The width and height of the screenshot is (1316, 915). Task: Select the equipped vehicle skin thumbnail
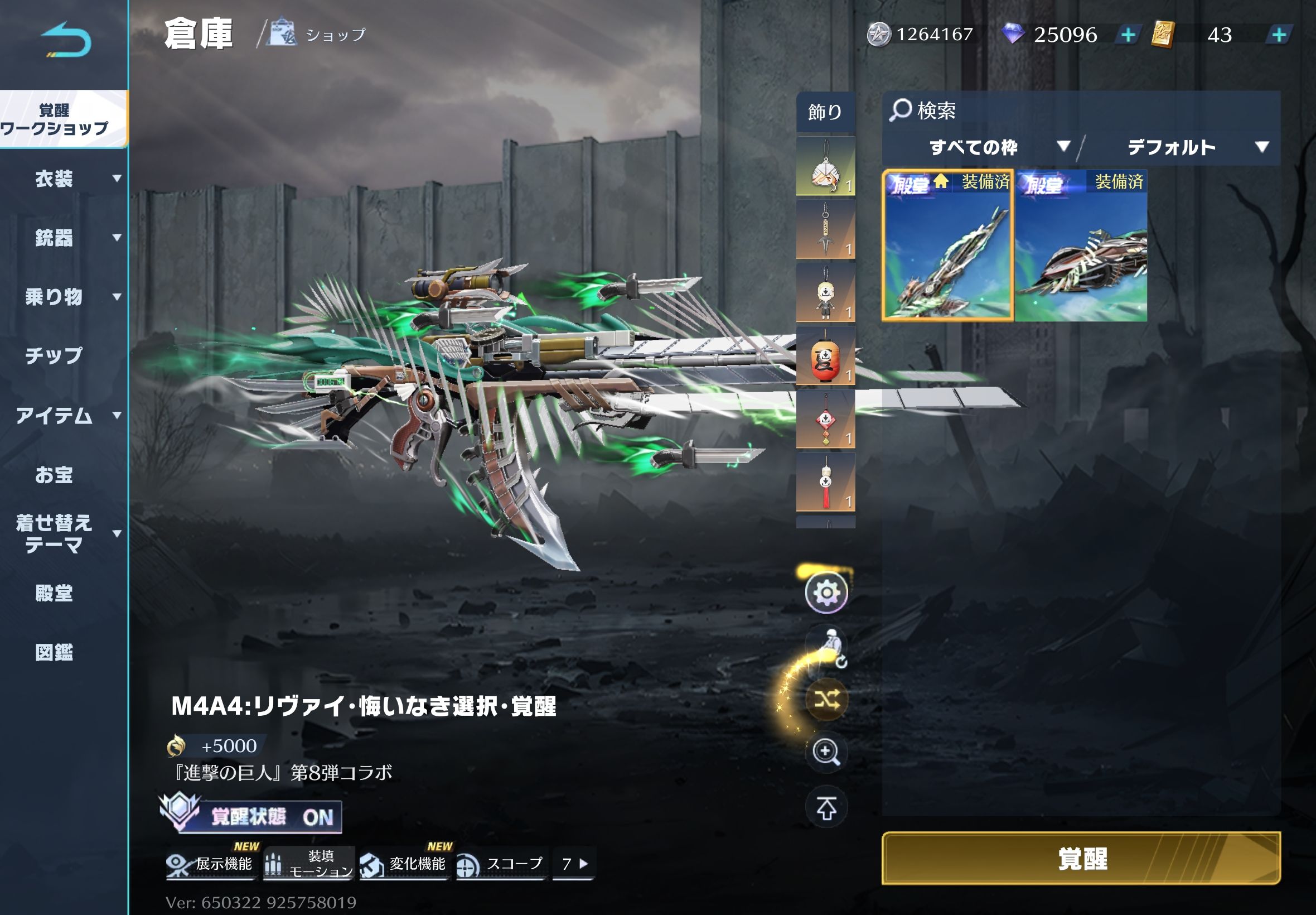point(1081,245)
